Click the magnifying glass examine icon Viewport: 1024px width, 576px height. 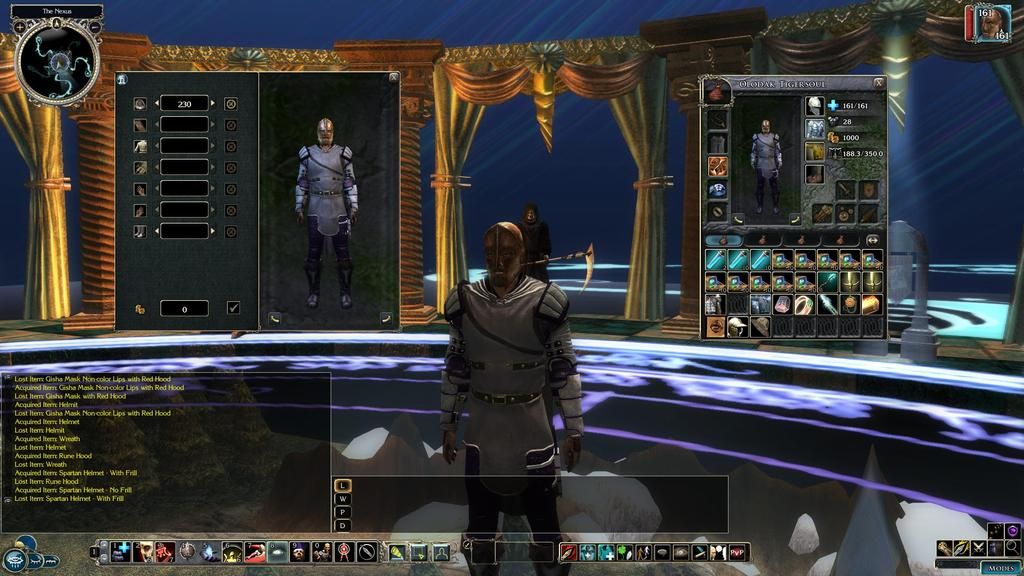tap(1012, 547)
